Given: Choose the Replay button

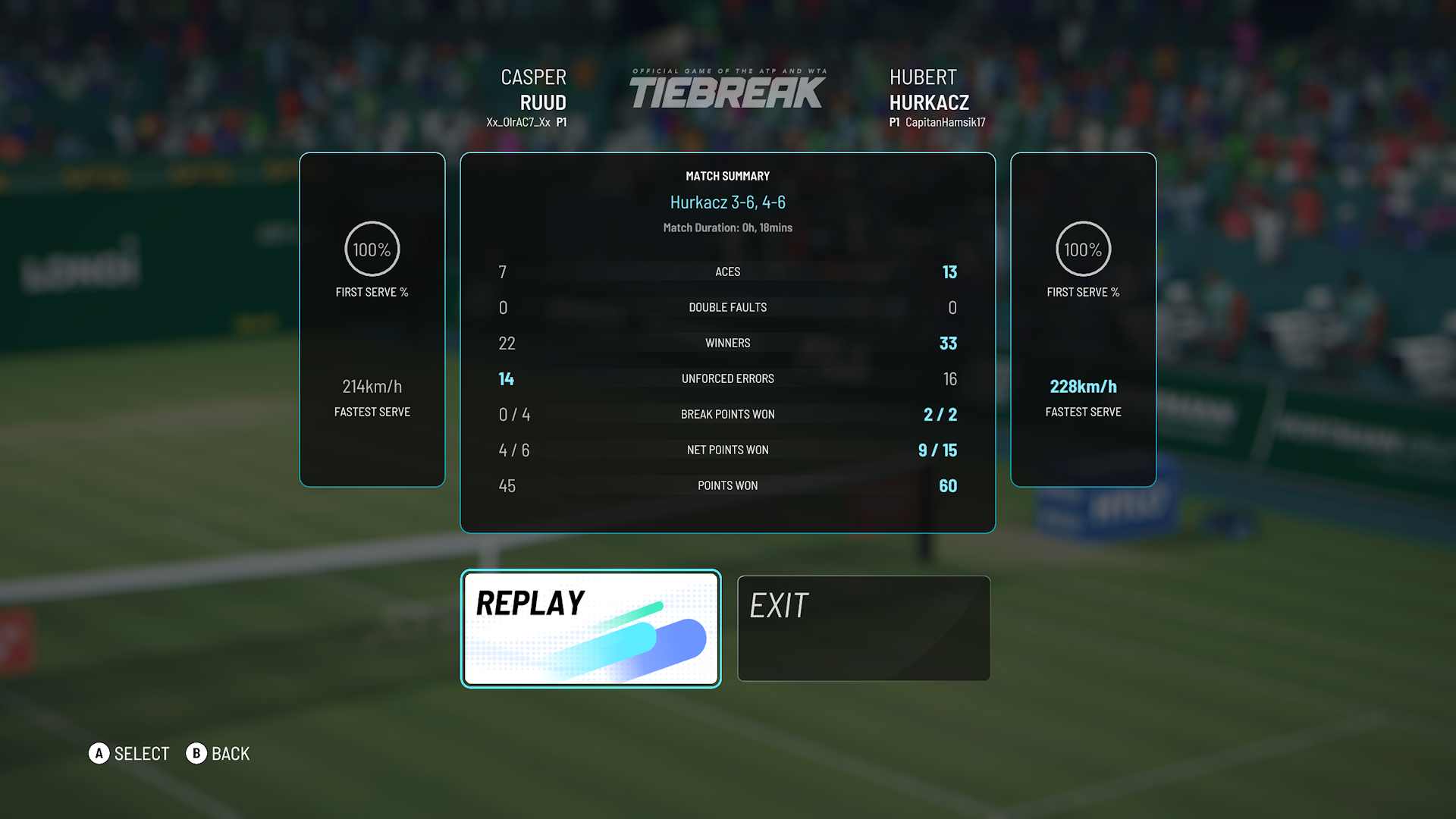Looking at the screenshot, I should point(591,629).
